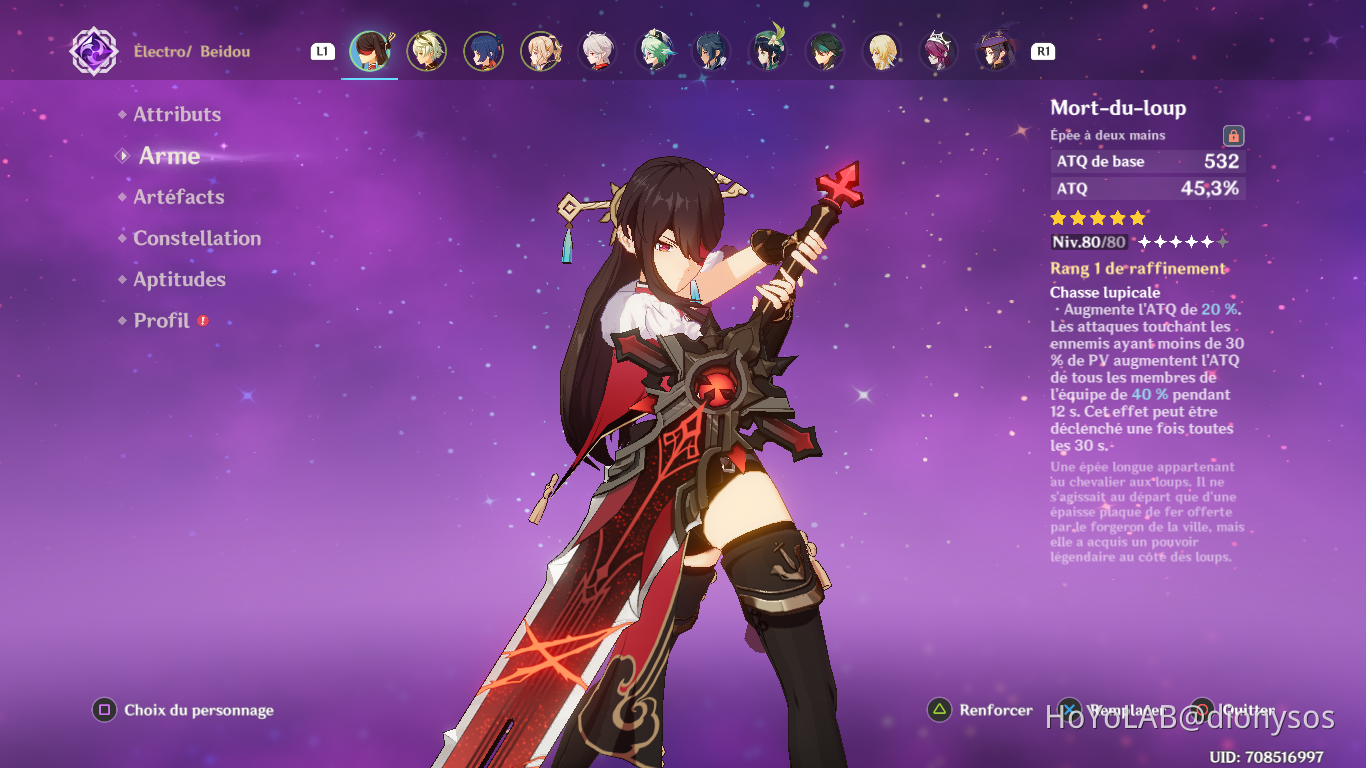Open the Constellation section

point(197,238)
